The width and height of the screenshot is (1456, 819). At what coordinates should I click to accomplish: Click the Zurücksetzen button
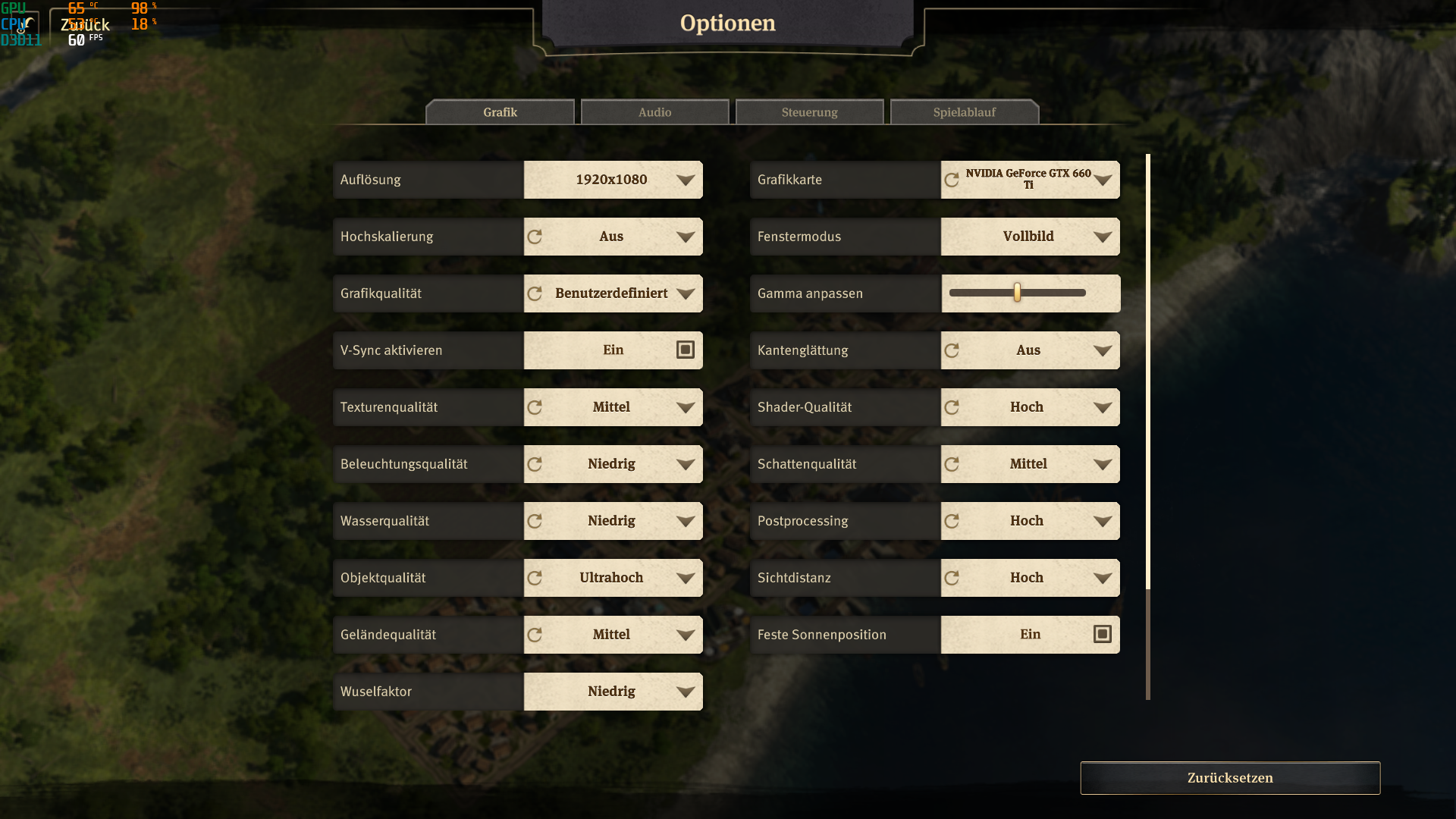1230,777
